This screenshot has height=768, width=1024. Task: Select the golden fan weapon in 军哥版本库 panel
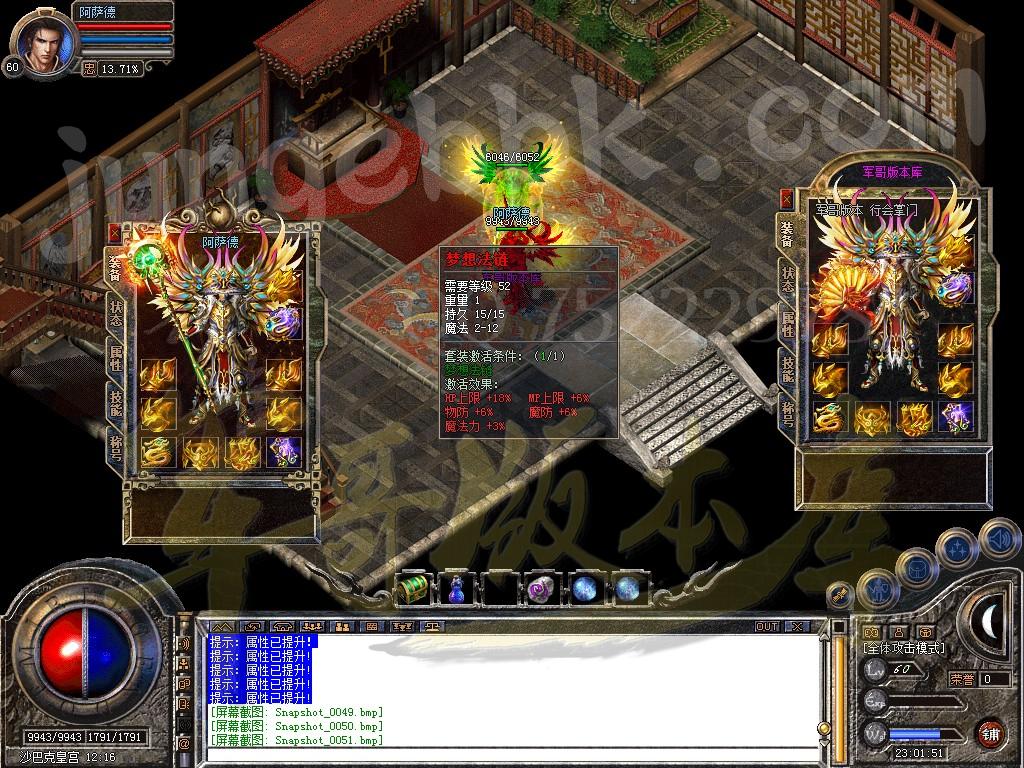838,289
